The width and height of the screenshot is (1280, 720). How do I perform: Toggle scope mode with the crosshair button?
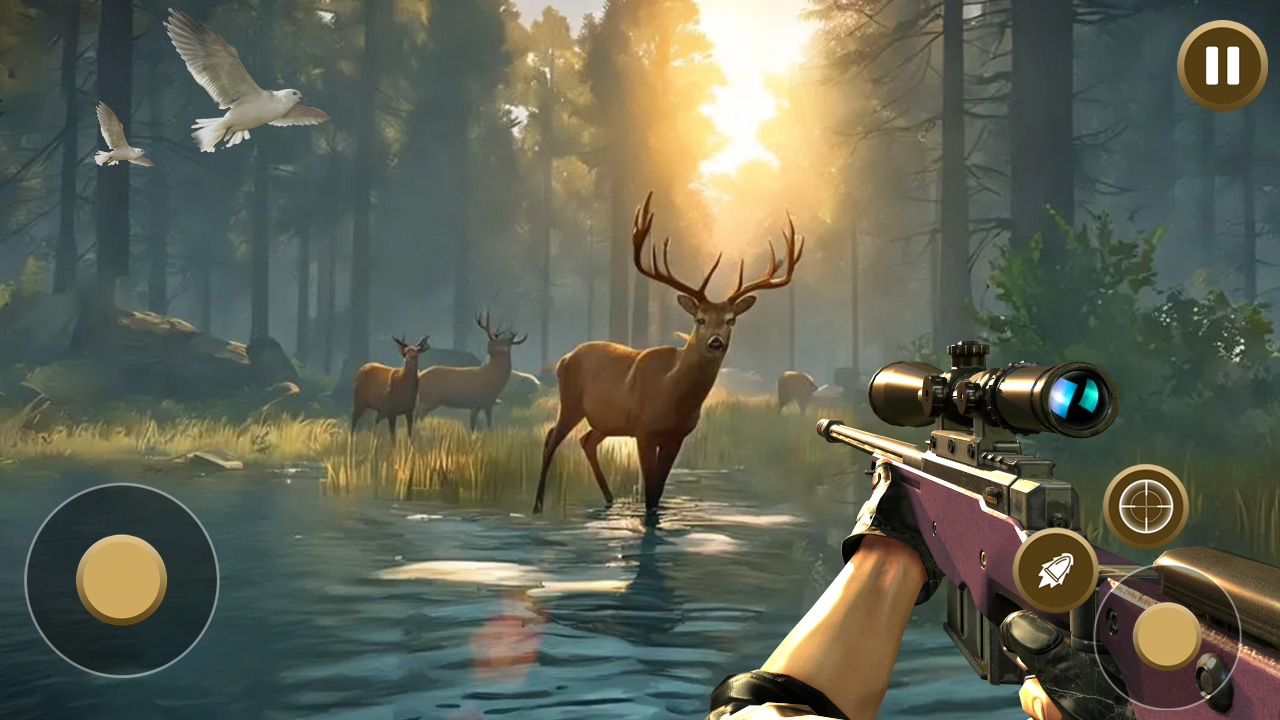pos(1146,506)
